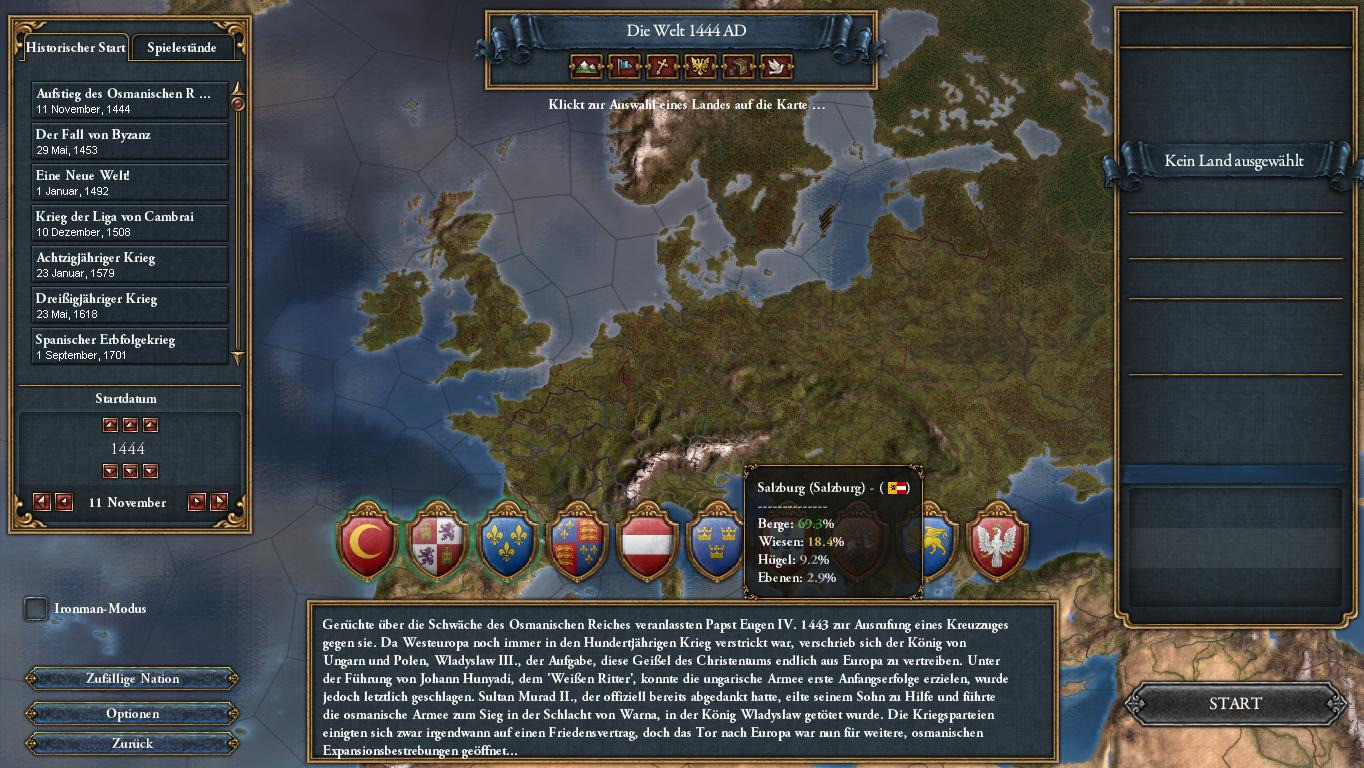Screen dimensions: 1364x768
Task: Open the Optionen menu
Action: coord(132,714)
